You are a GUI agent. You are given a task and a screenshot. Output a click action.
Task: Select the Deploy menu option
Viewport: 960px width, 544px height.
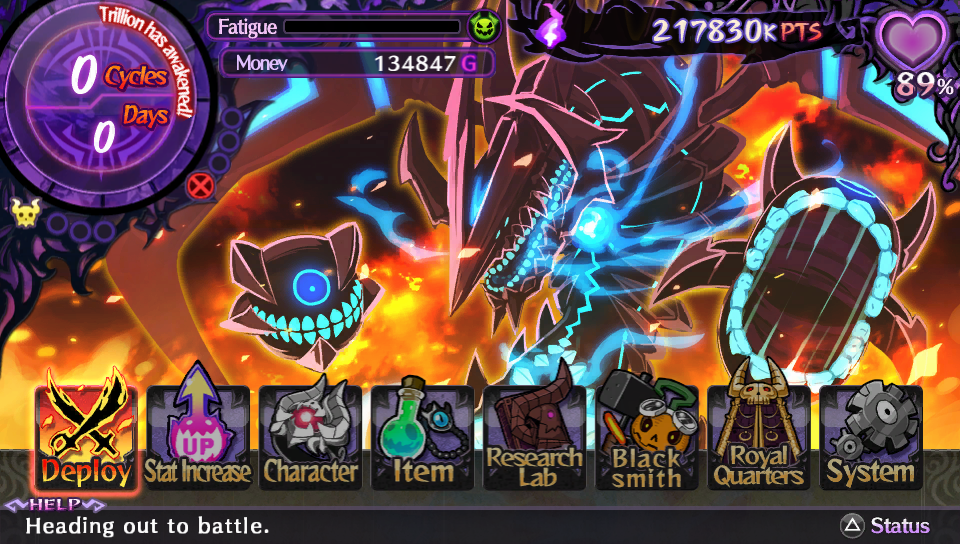(86, 436)
